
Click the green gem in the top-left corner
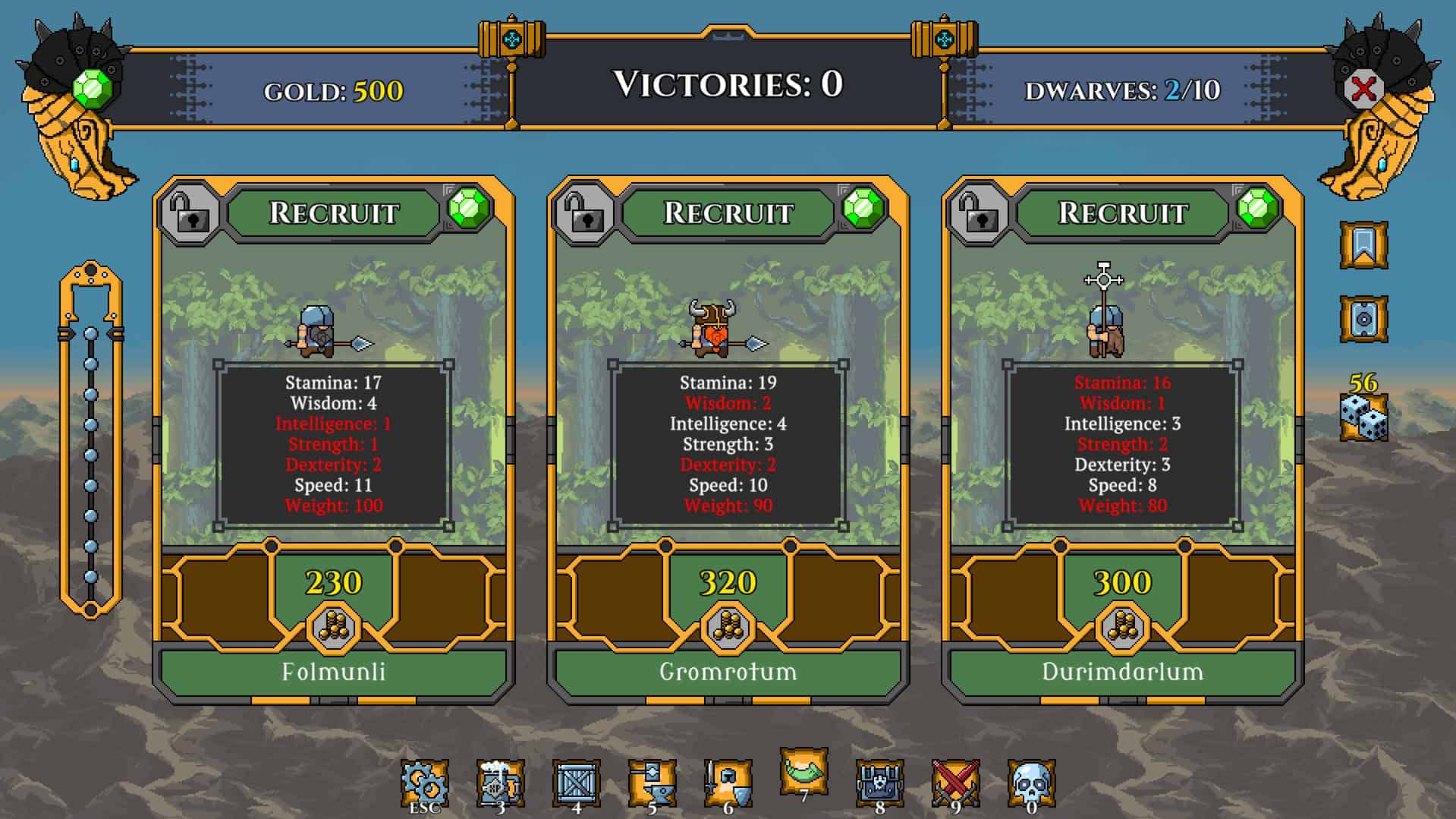click(x=93, y=89)
